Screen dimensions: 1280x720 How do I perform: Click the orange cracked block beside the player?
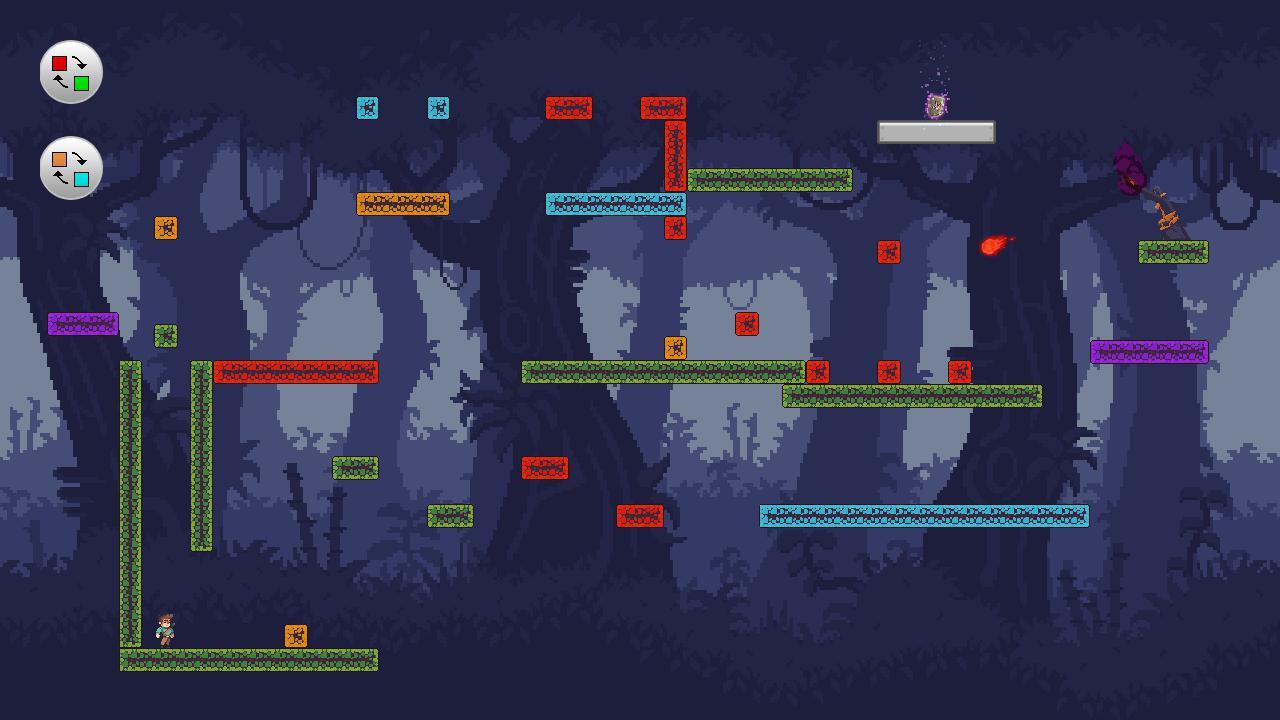pos(295,634)
